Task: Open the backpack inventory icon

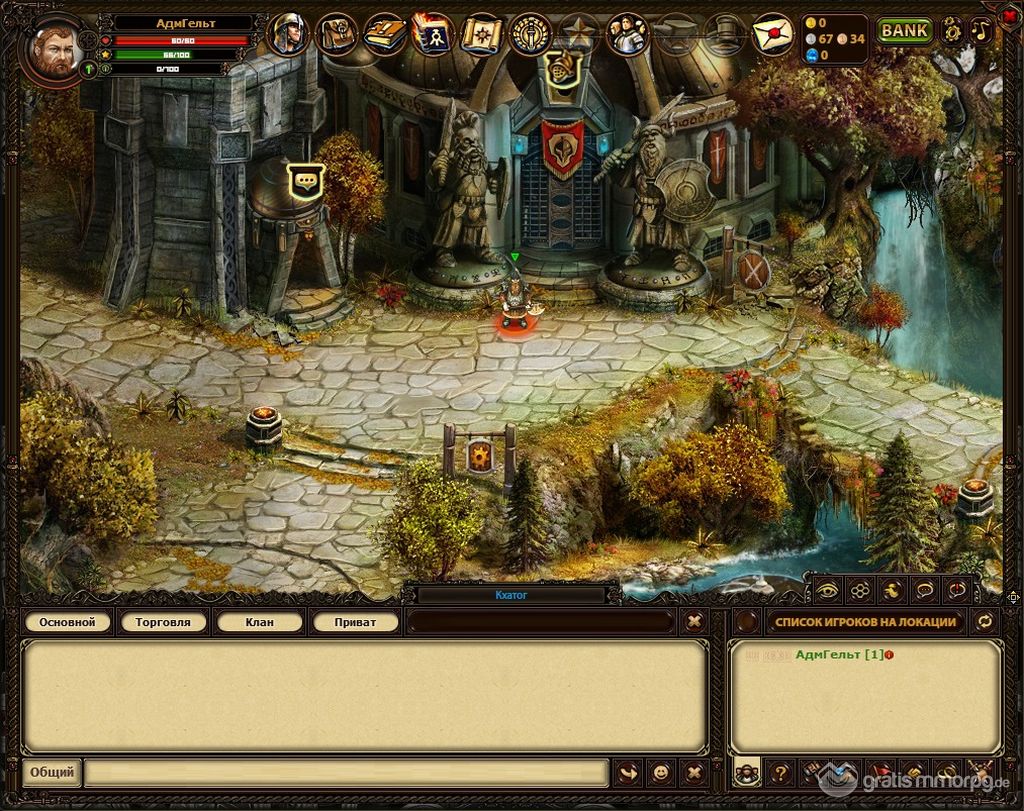Action: 337,35
